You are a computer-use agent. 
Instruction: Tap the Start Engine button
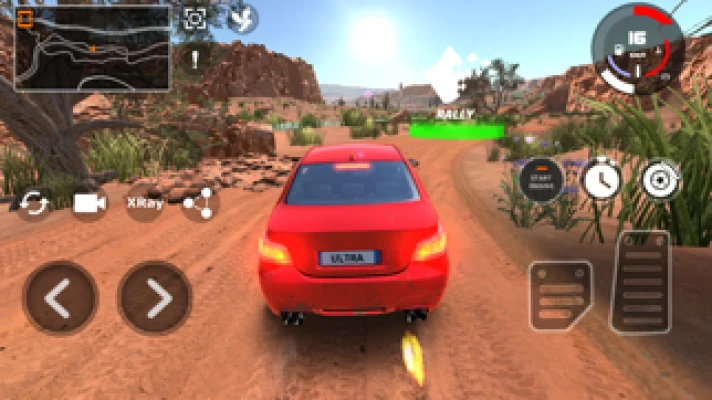[x=540, y=180]
